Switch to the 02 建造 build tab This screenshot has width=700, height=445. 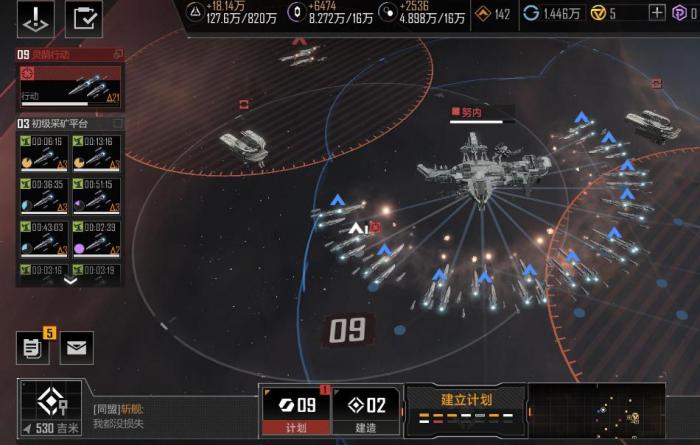point(365,410)
